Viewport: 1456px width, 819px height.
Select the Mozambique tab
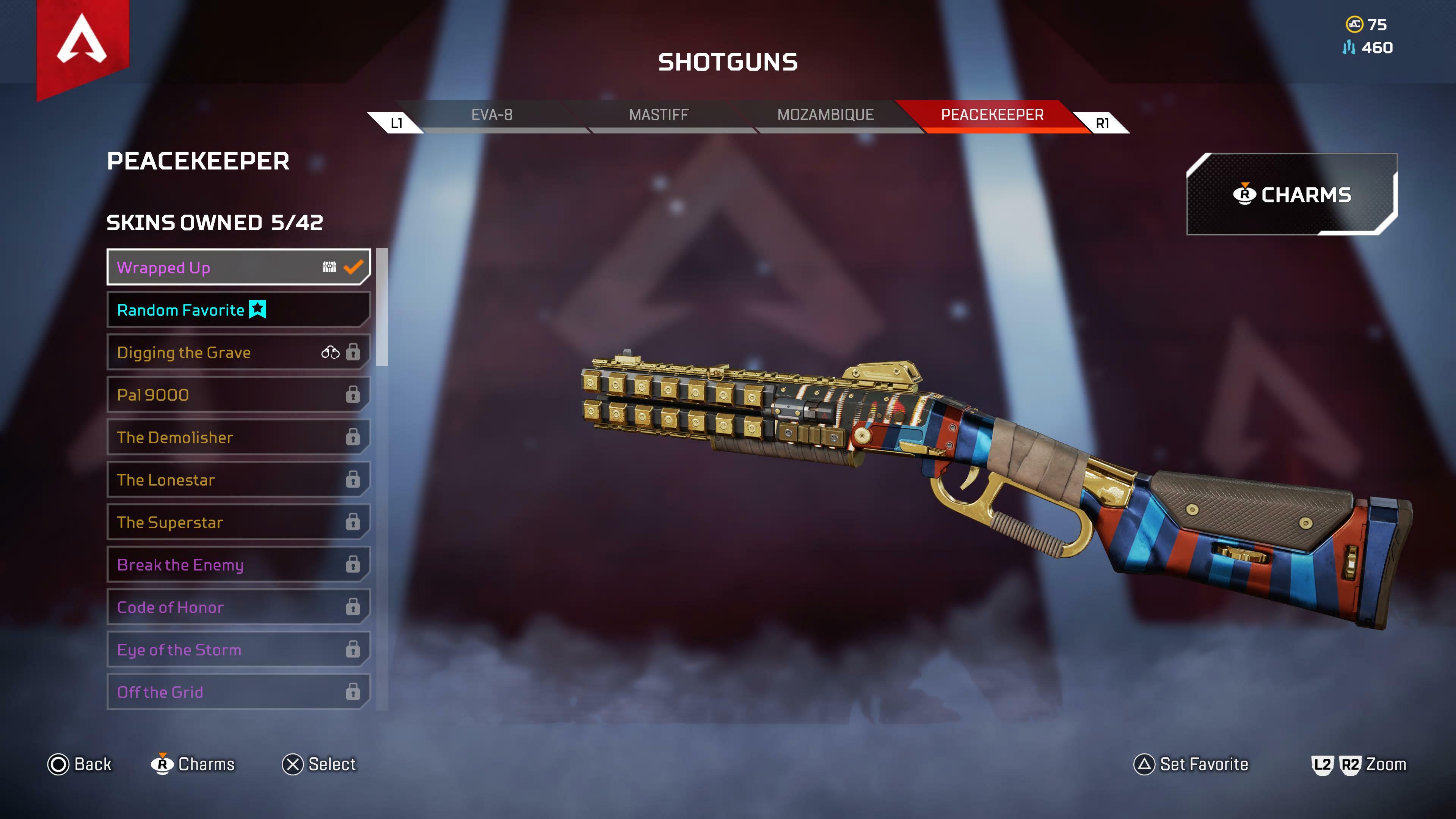click(x=825, y=115)
